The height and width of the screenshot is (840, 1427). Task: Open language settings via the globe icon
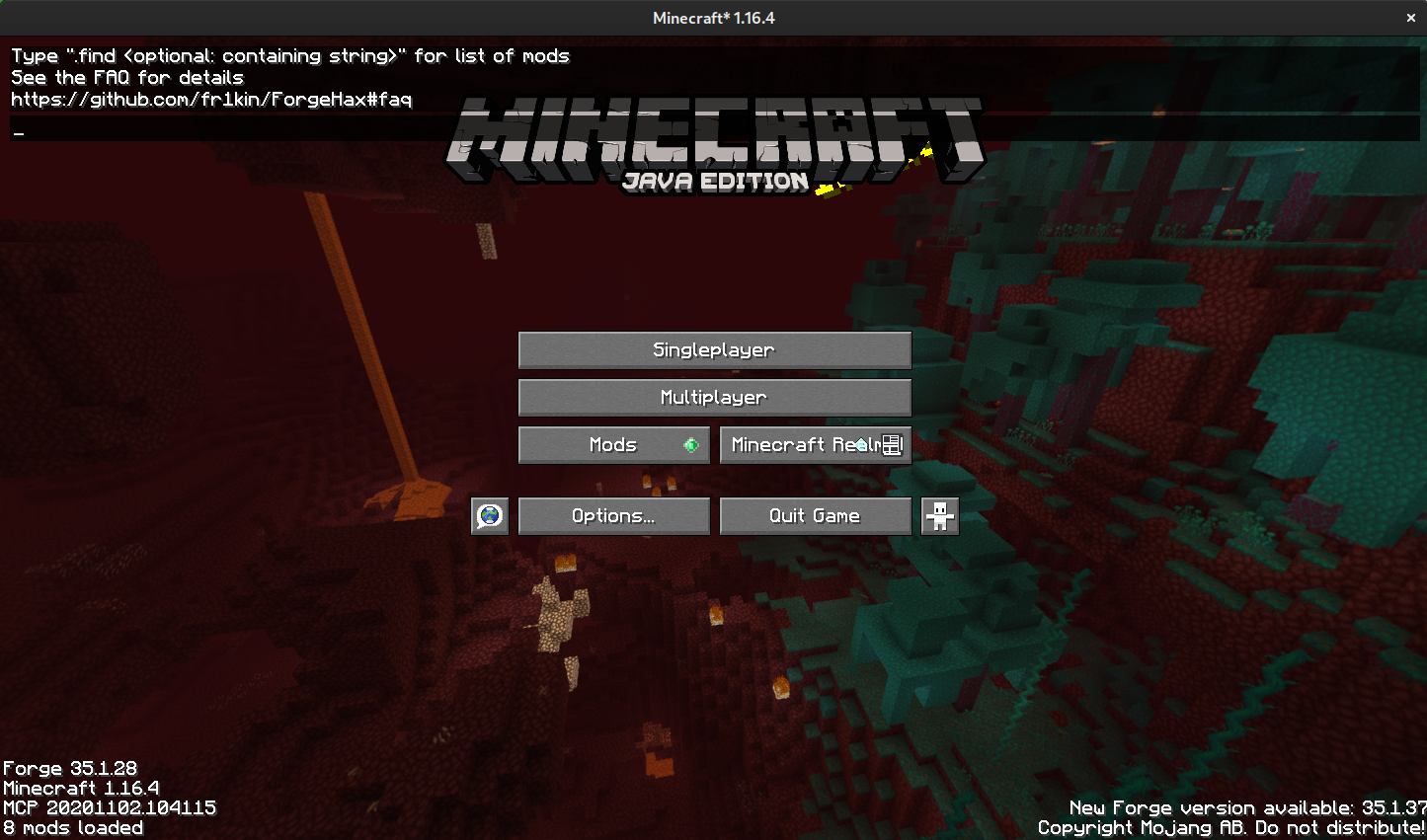point(490,515)
